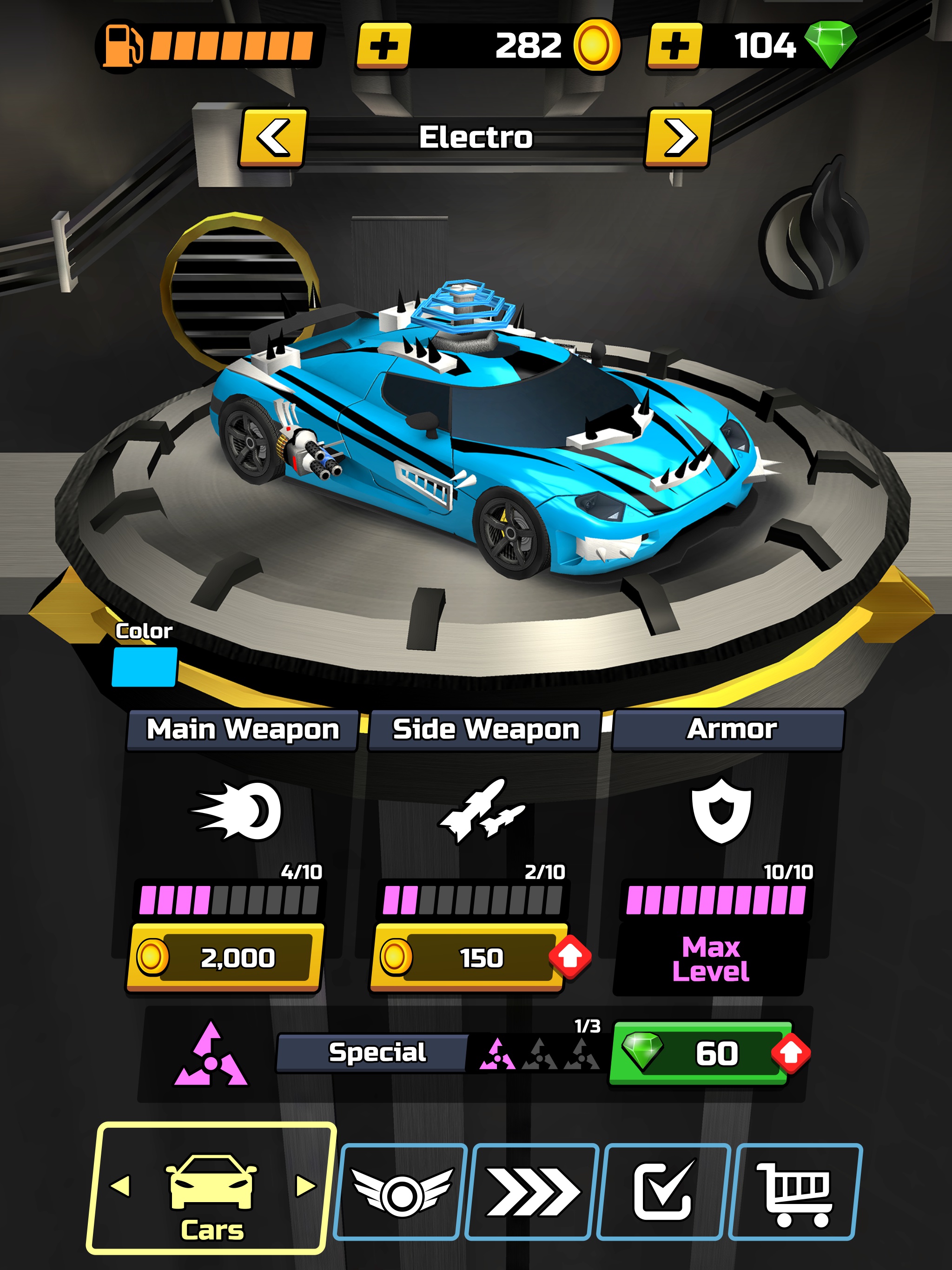Click the plus to buy more coins
Image resolution: width=952 pixels, height=1270 pixels.
tap(385, 45)
